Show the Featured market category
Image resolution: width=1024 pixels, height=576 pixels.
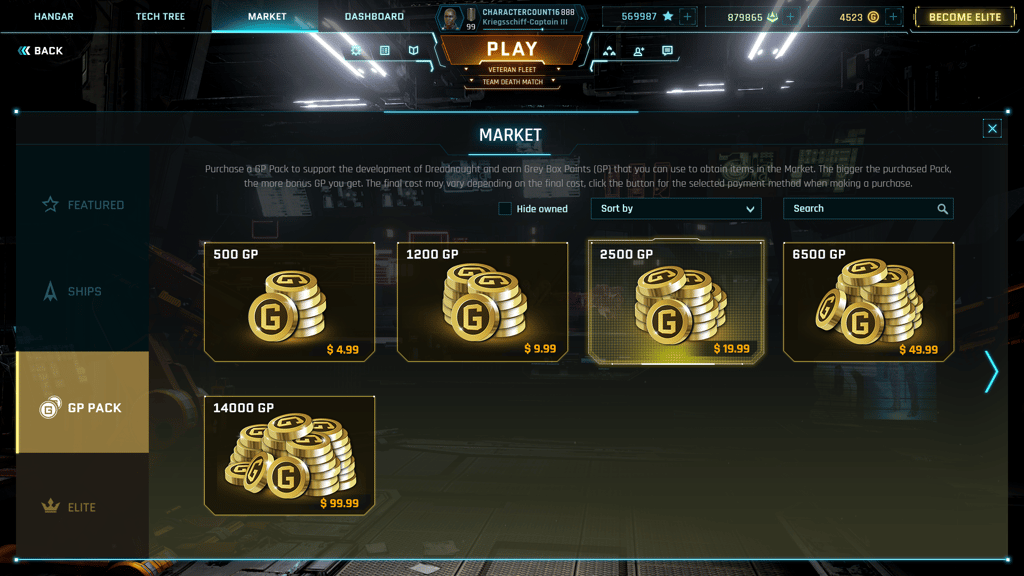[x=83, y=205]
